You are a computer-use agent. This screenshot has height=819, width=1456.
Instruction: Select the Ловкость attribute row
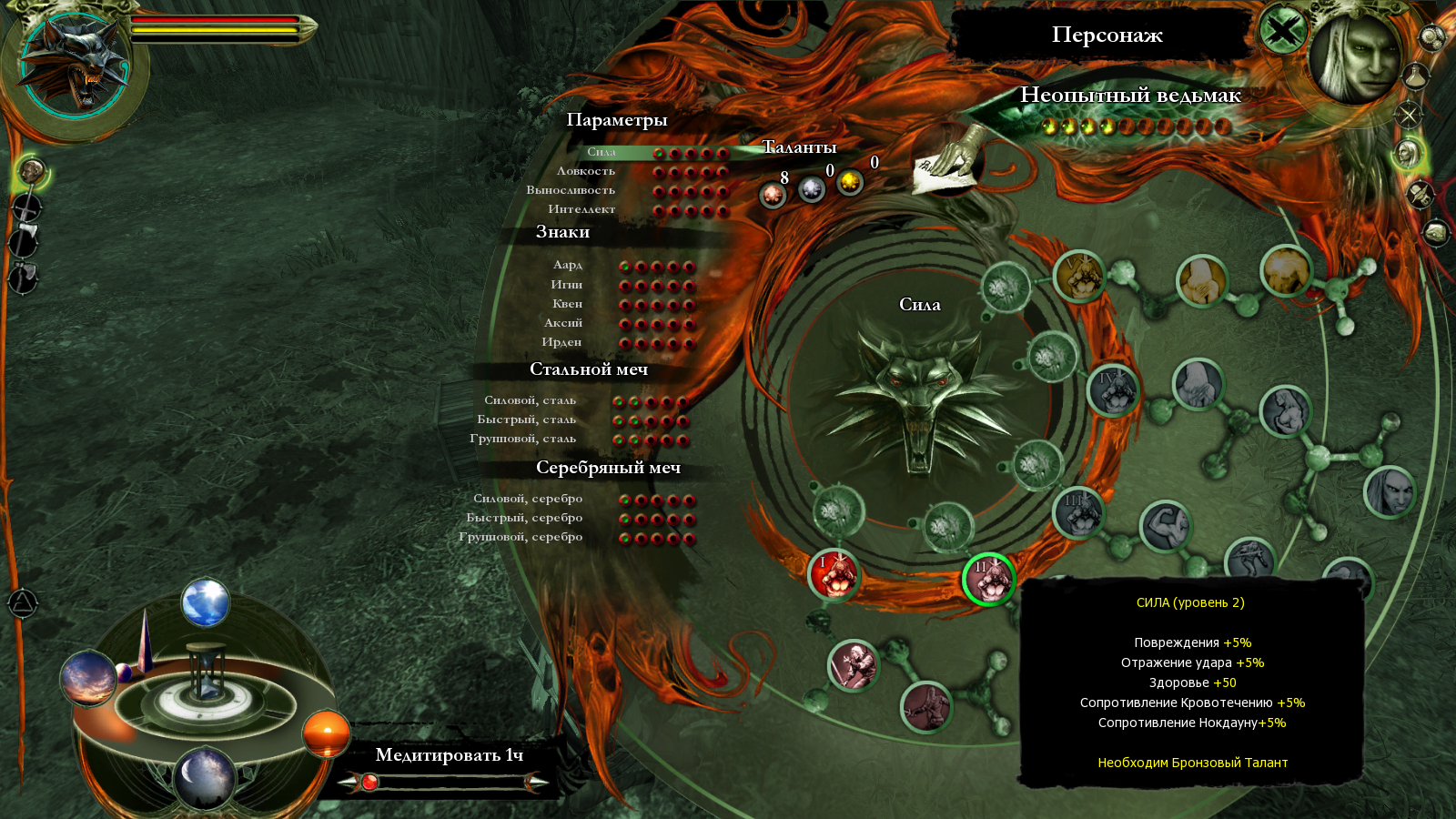(x=586, y=171)
